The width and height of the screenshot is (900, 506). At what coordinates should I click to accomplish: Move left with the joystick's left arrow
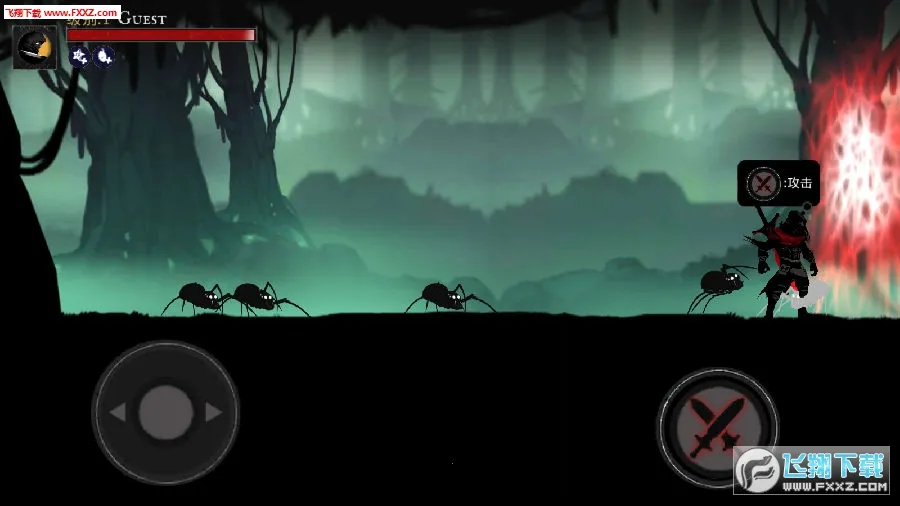(118, 412)
